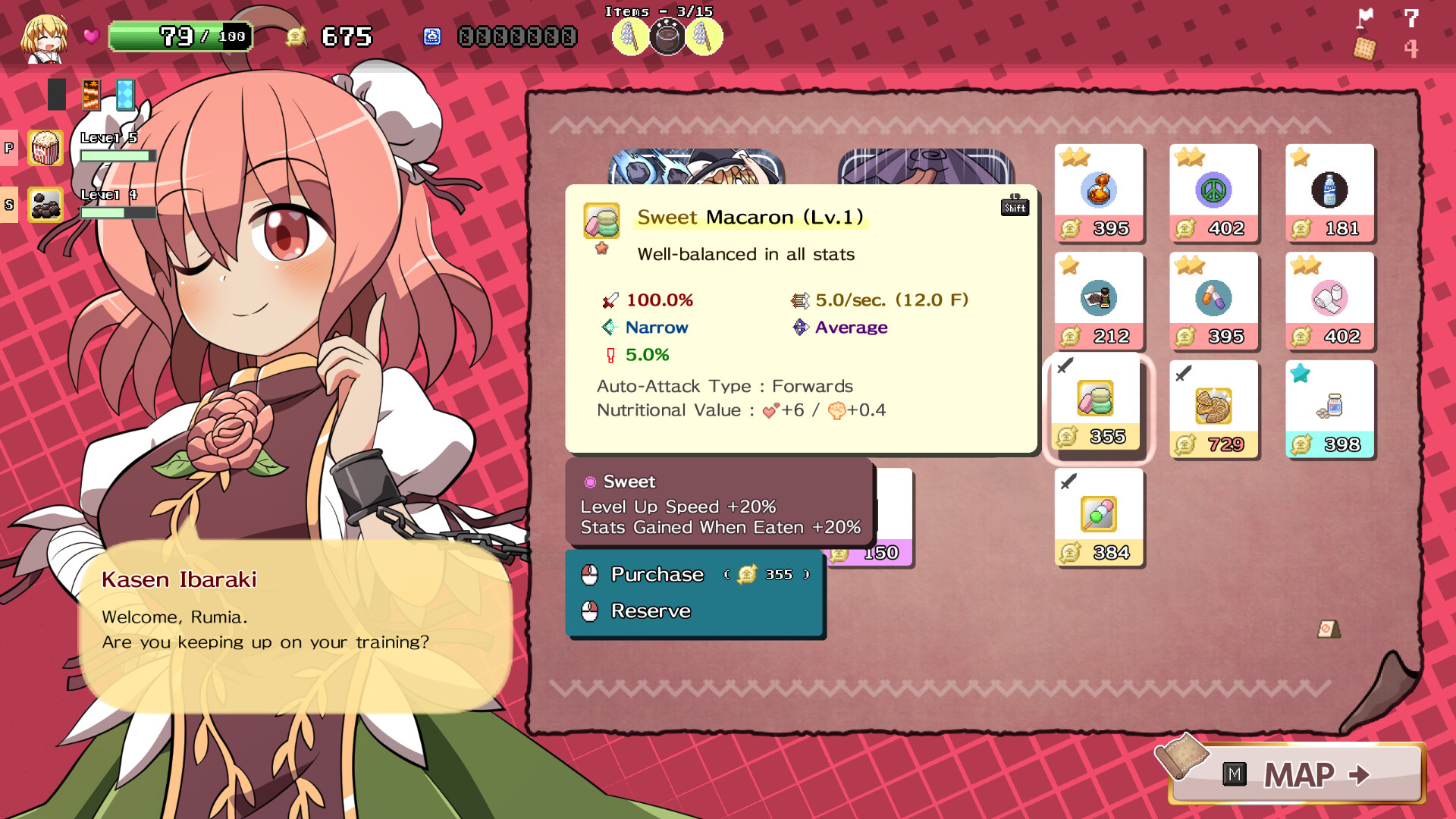Open the MAP button
The height and width of the screenshot is (819, 1456).
pyautogui.click(x=1298, y=774)
